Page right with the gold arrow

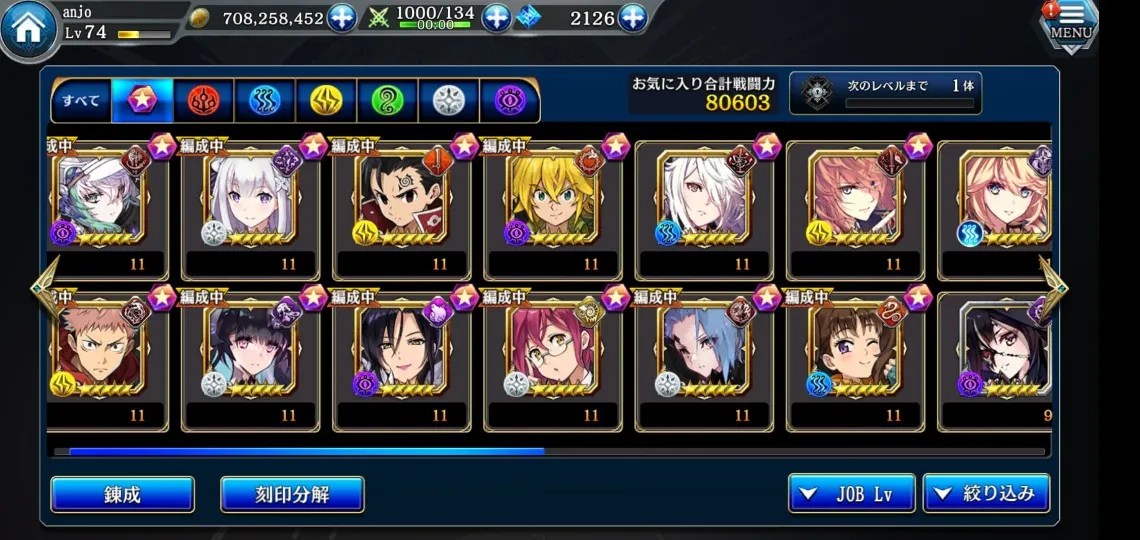pos(1053,284)
